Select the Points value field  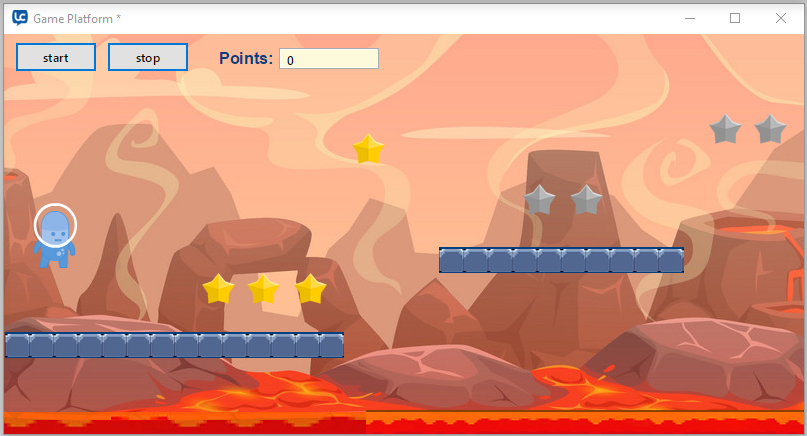[x=328, y=59]
